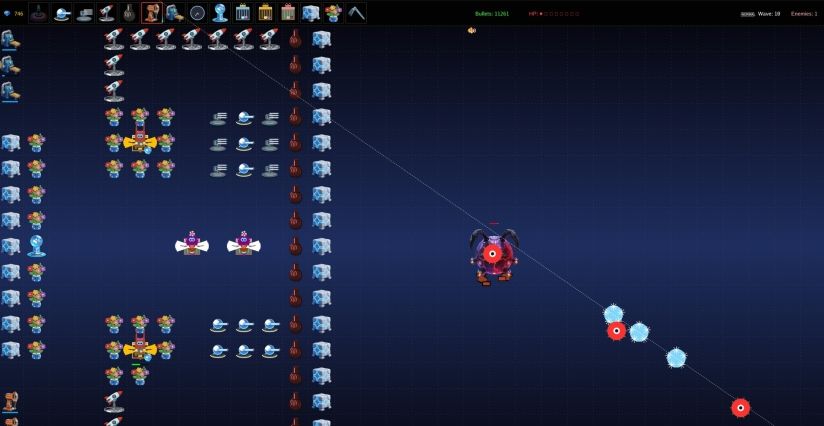Pick the red-roofed building icon

(288, 13)
